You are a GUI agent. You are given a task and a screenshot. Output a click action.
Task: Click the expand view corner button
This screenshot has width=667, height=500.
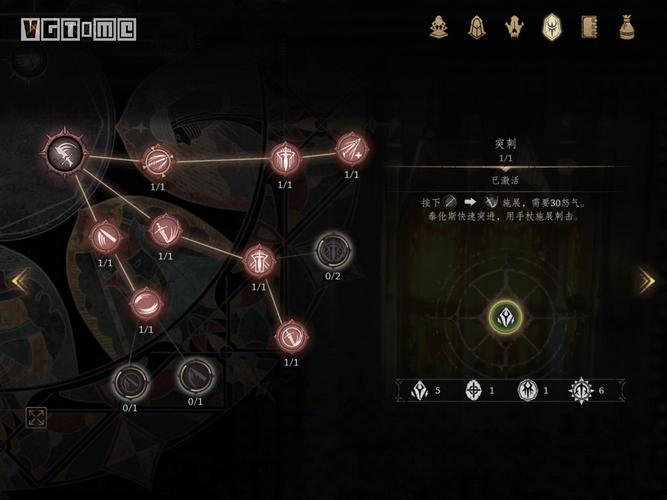pyautogui.click(x=36, y=417)
